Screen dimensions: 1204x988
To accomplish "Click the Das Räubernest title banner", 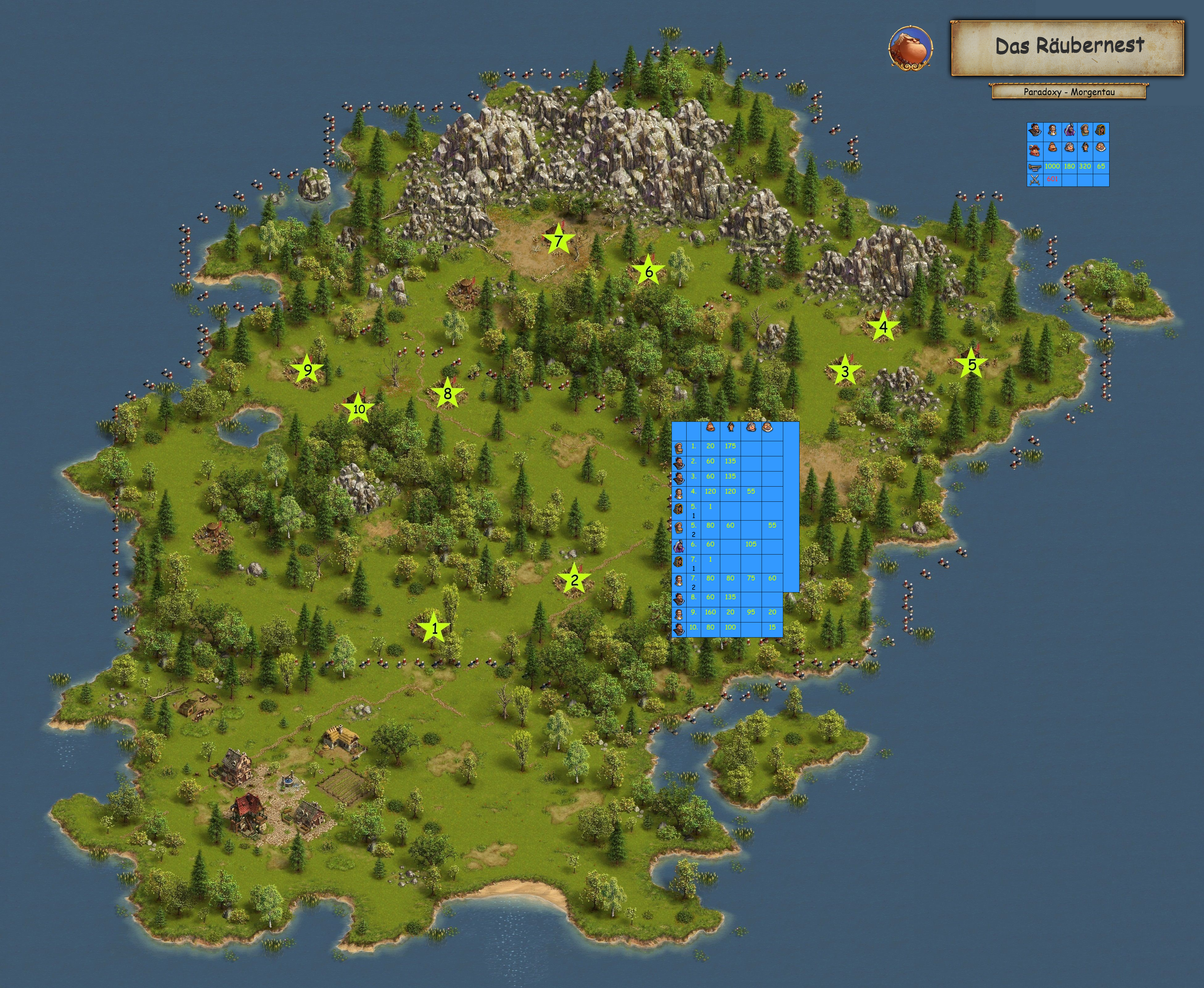I will click(1068, 48).
